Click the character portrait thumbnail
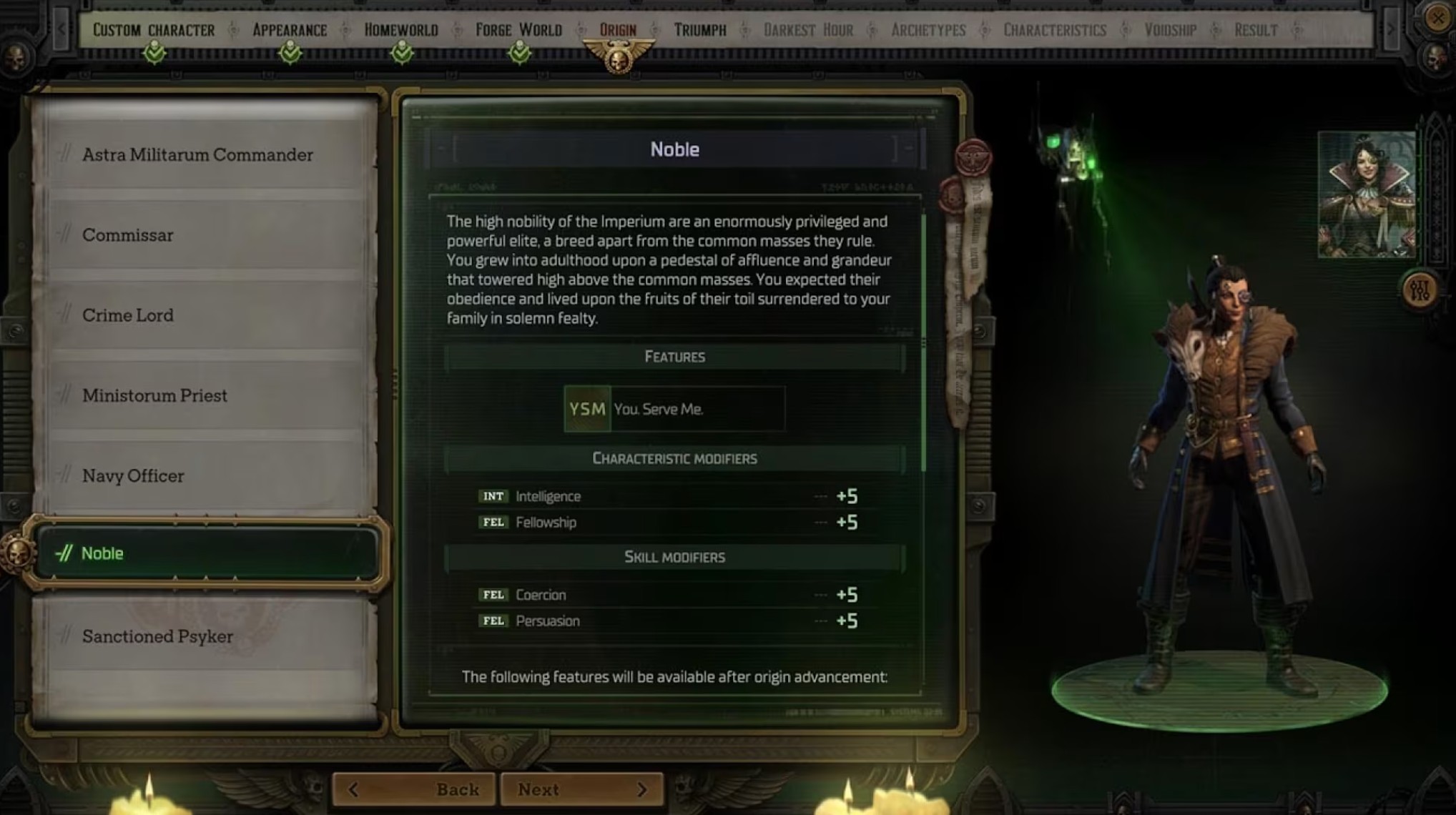 point(1366,194)
